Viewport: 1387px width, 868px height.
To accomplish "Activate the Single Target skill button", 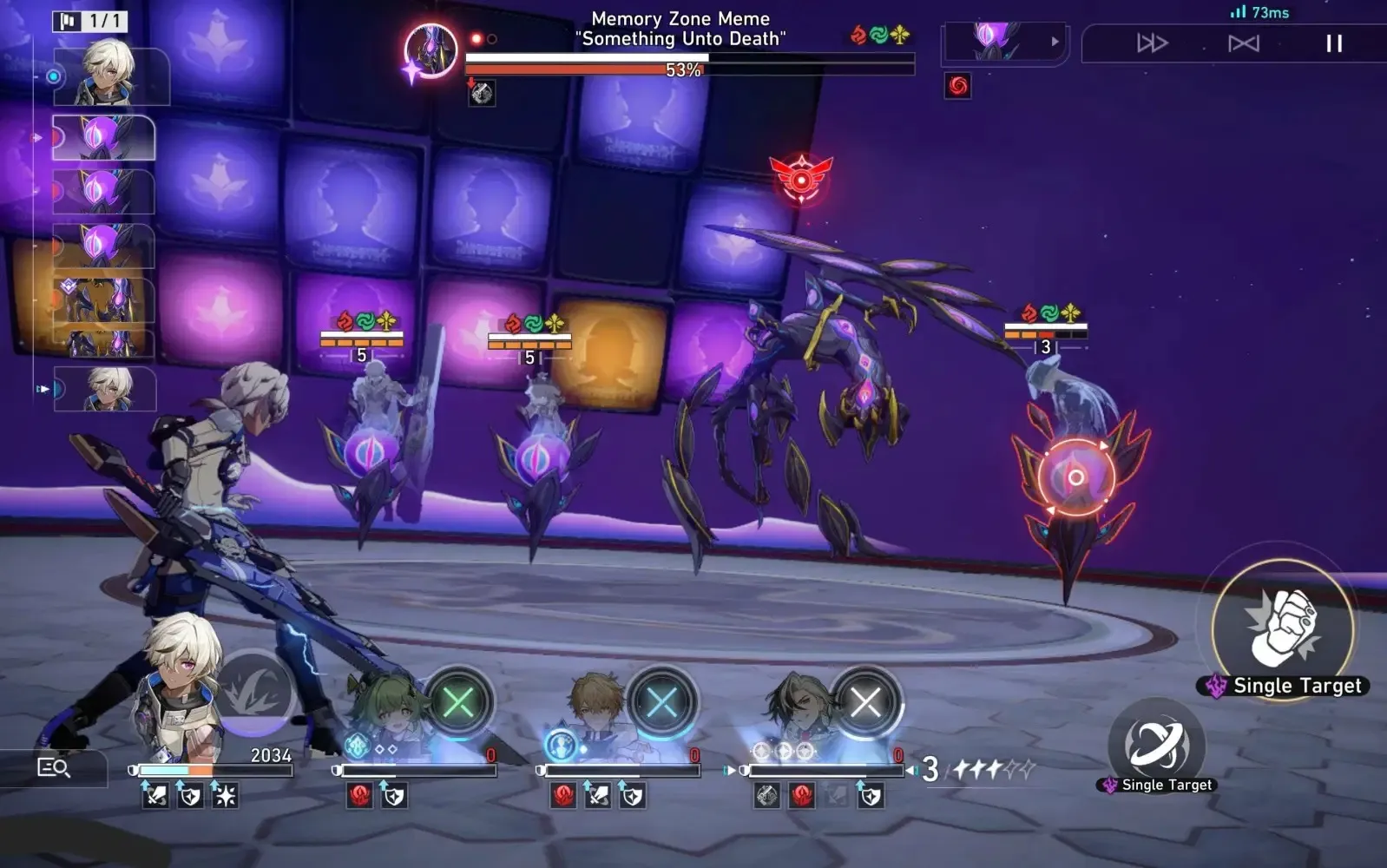I will coord(1156,745).
